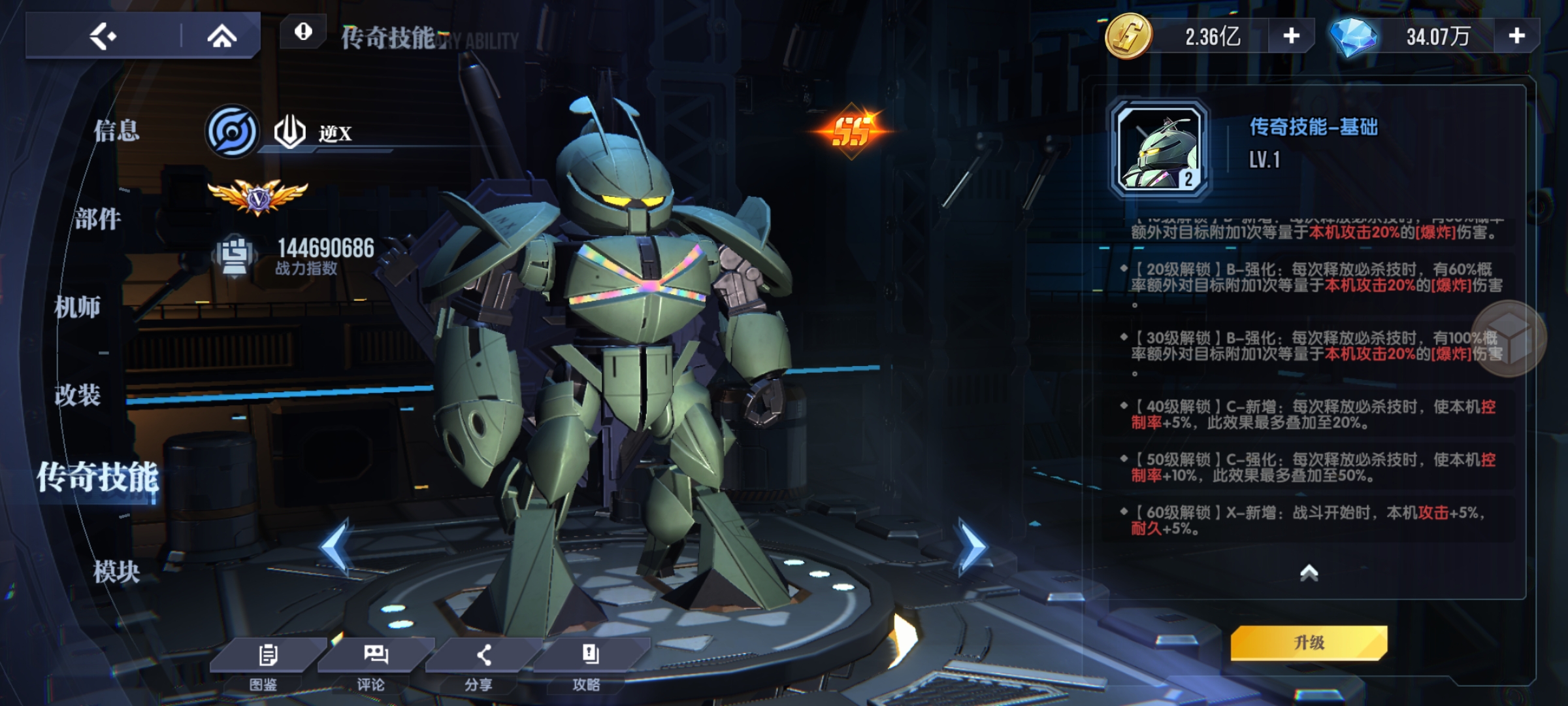Add more gold coins
The height and width of the screenshot is (706, 1568).
[x=1291, y=36]
